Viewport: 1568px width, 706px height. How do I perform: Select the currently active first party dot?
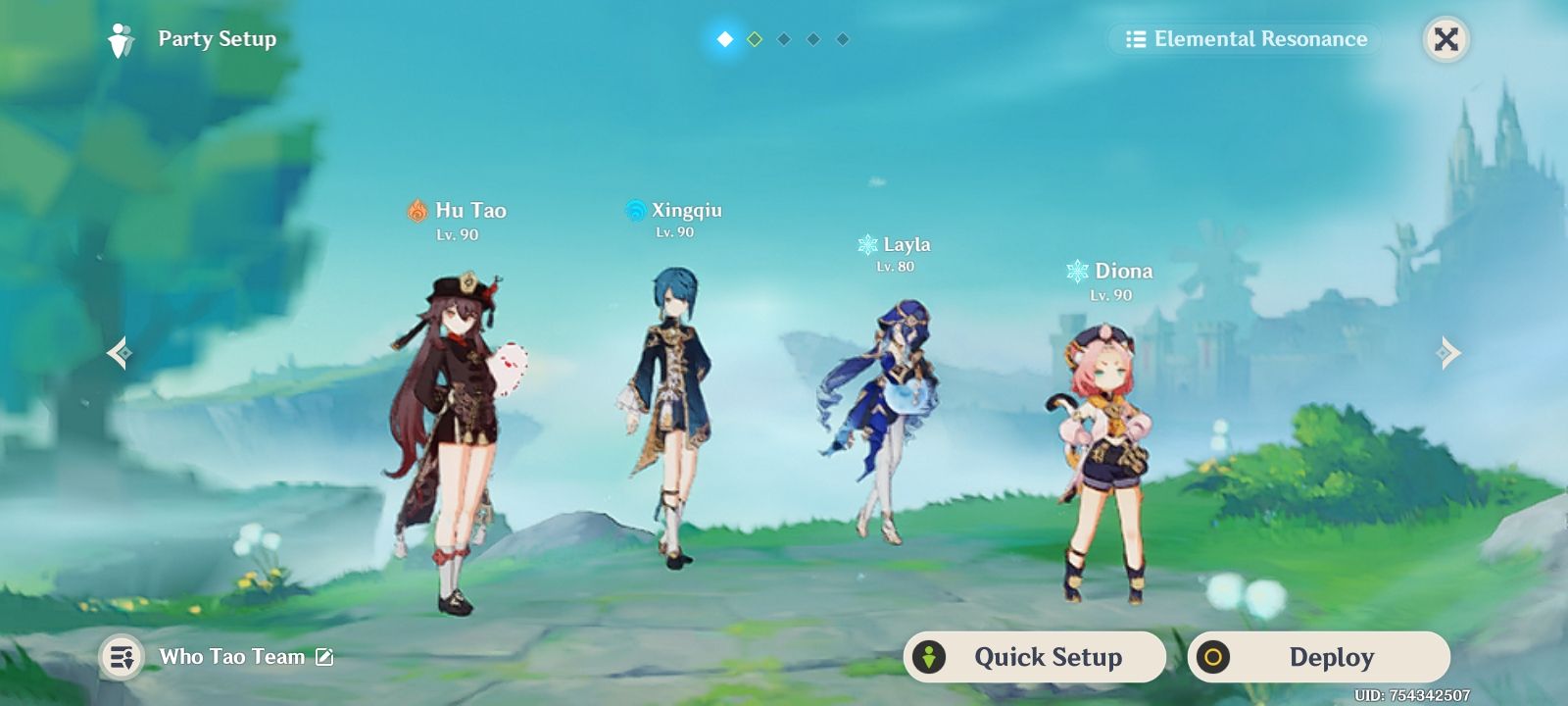click(724, 39)
